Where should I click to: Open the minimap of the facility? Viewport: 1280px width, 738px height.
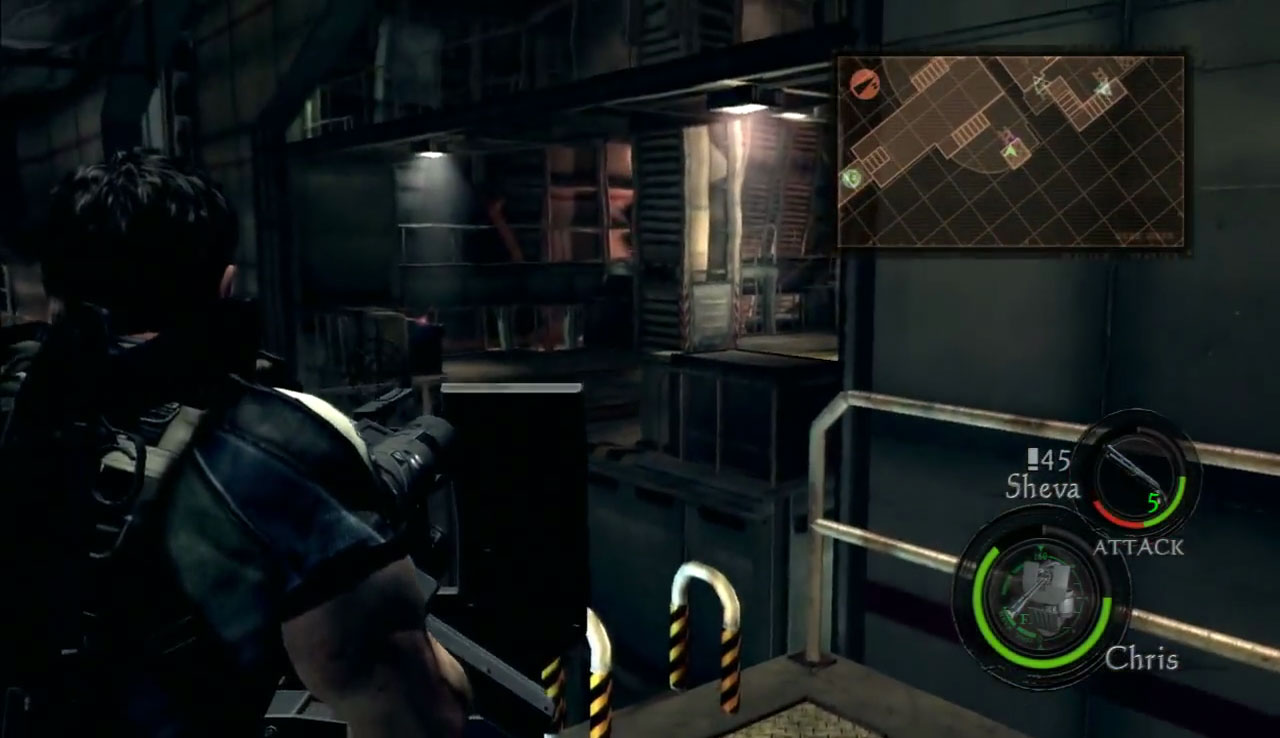click(1010, 152)
